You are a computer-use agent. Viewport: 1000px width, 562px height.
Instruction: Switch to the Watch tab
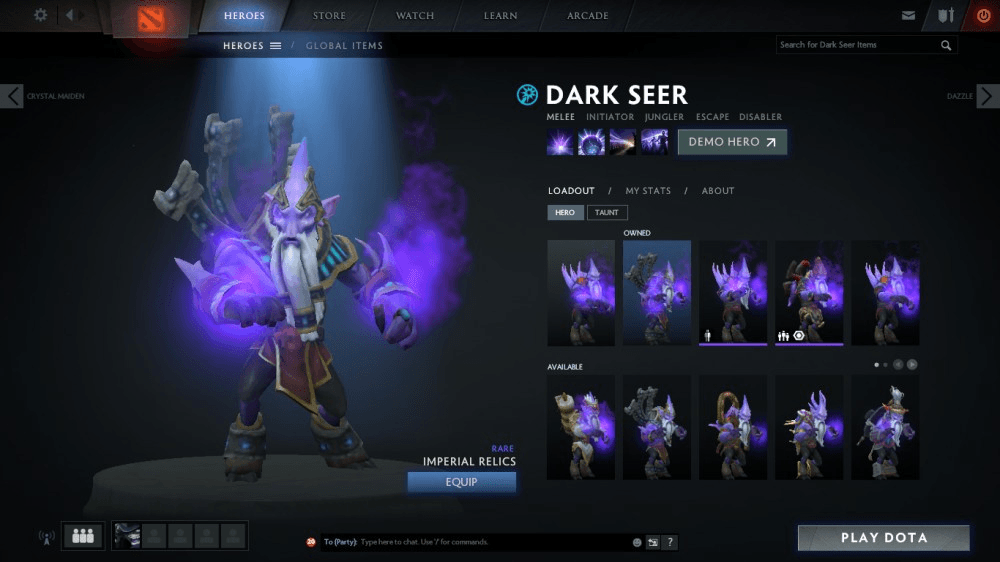point(414,16)
